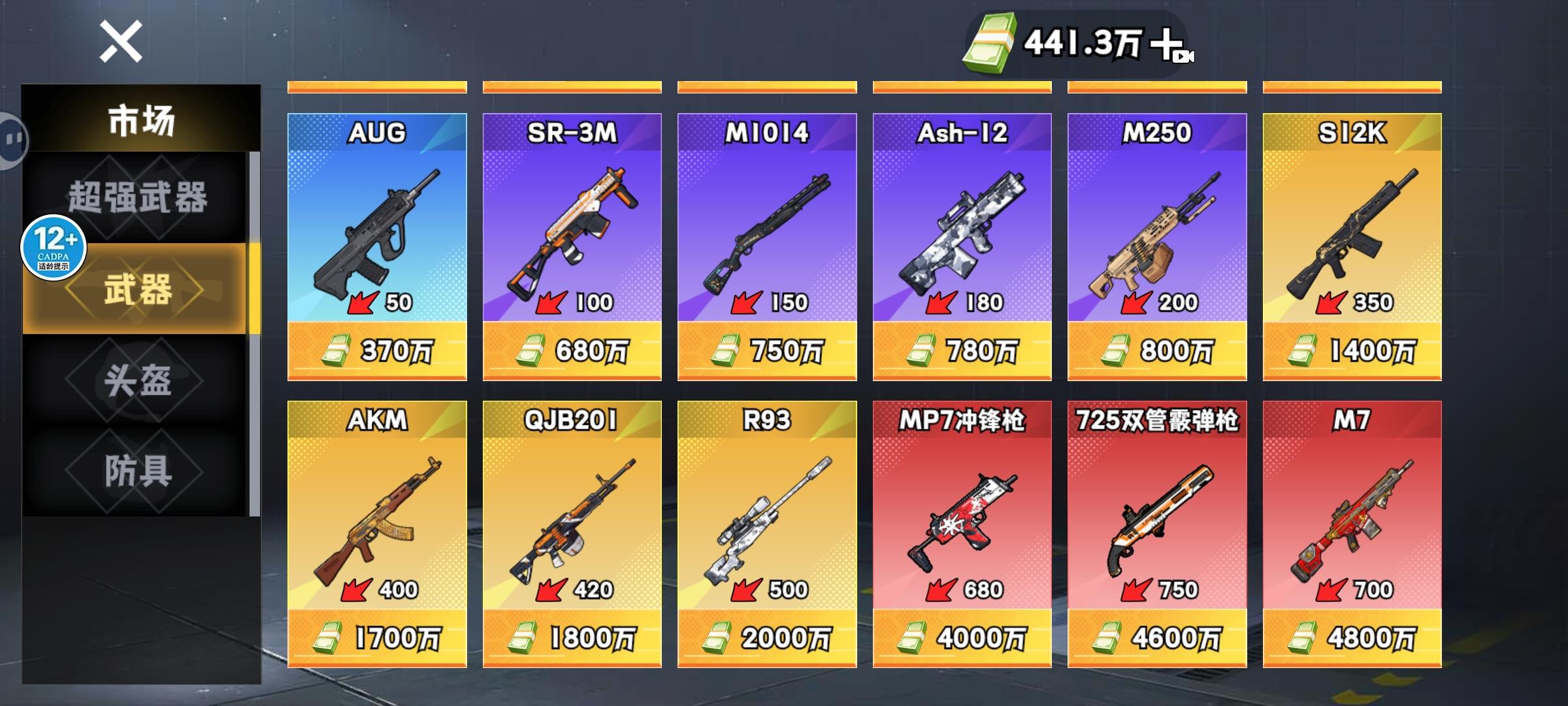This screenshot has width=1568, height=706.
Task: Open the 超强武器 category
Action: point(139,203)
